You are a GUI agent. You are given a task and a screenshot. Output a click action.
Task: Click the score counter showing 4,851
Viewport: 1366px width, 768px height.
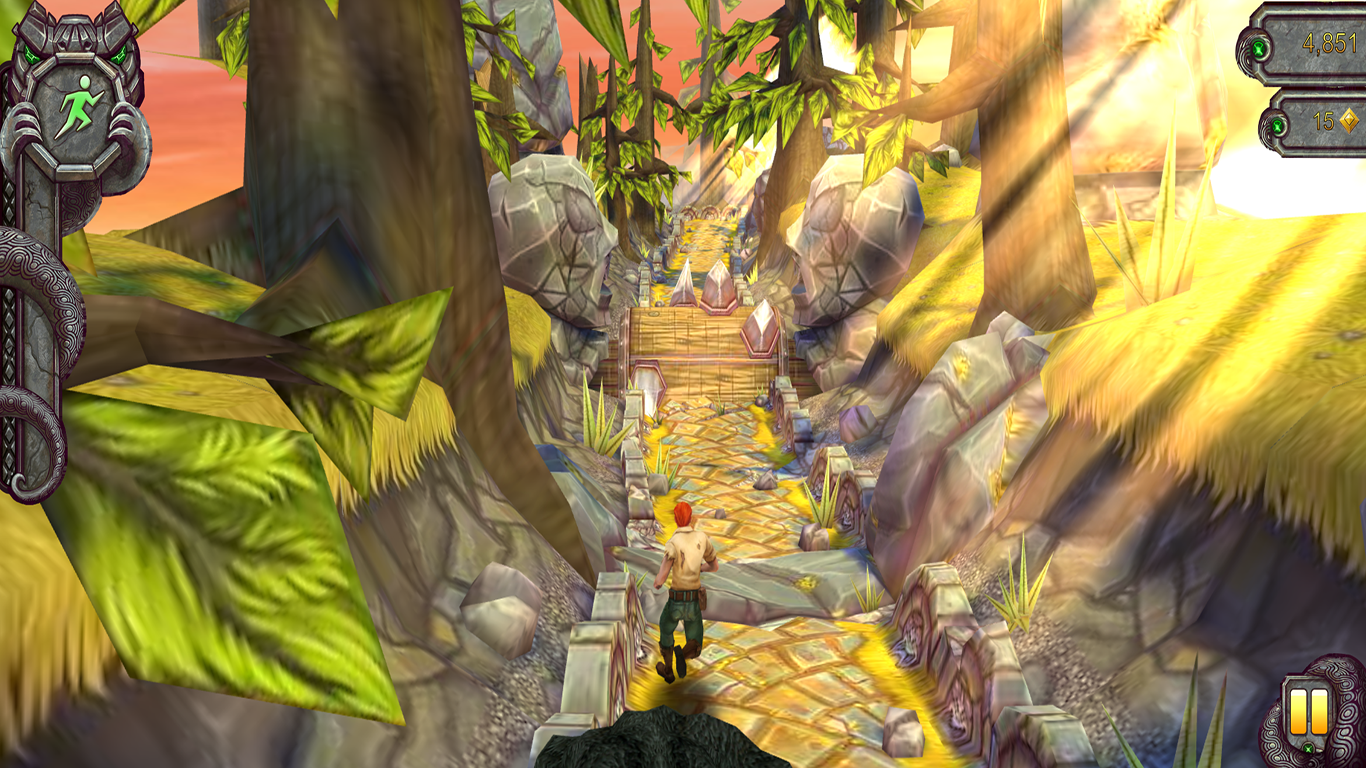[1328, 45]
